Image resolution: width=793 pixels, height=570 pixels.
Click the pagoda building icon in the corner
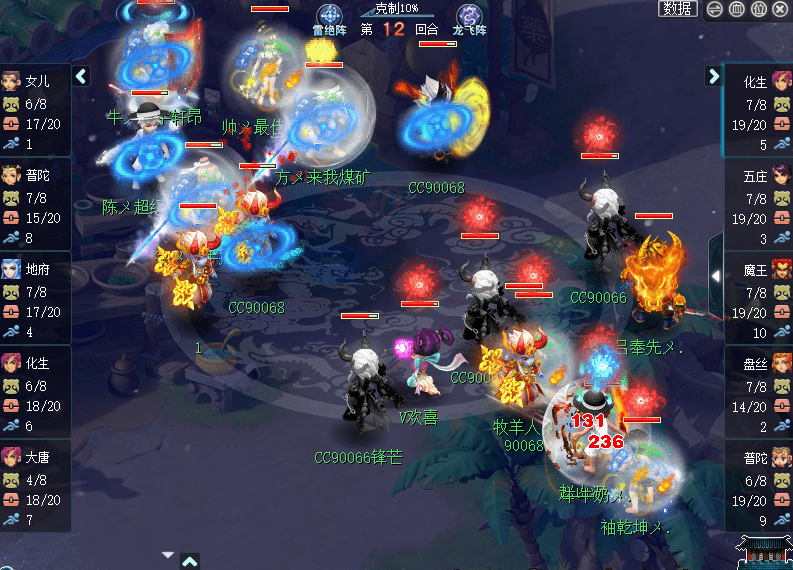pos(764,551)
